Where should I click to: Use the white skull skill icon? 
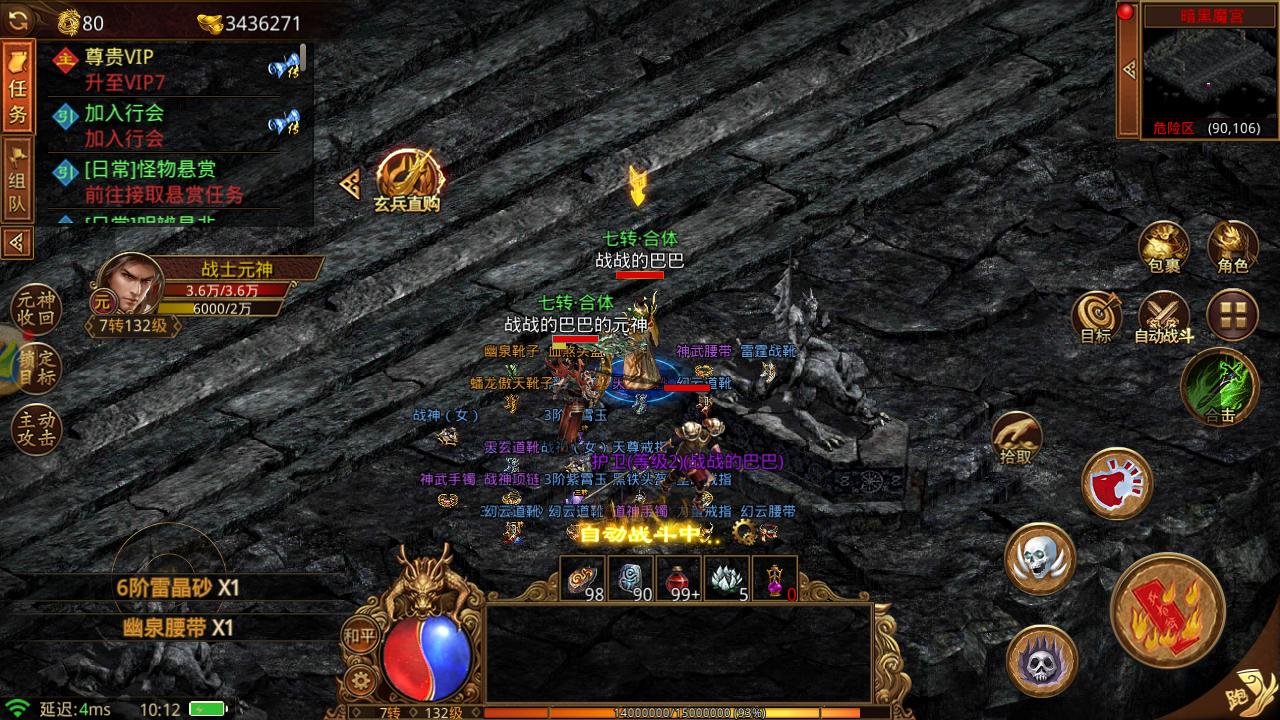tap(1042, 560)
